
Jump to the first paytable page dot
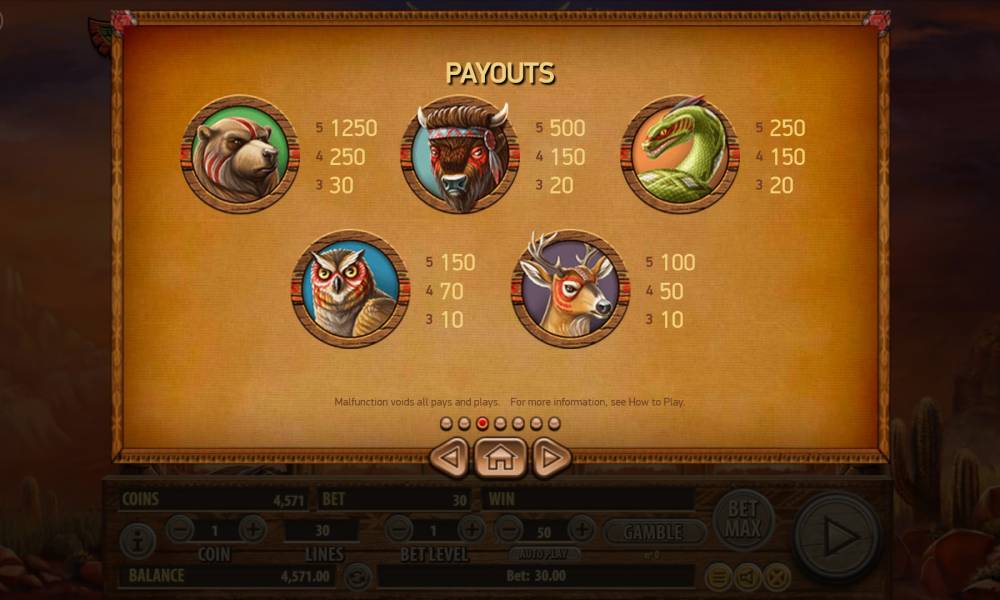point(446,423)
